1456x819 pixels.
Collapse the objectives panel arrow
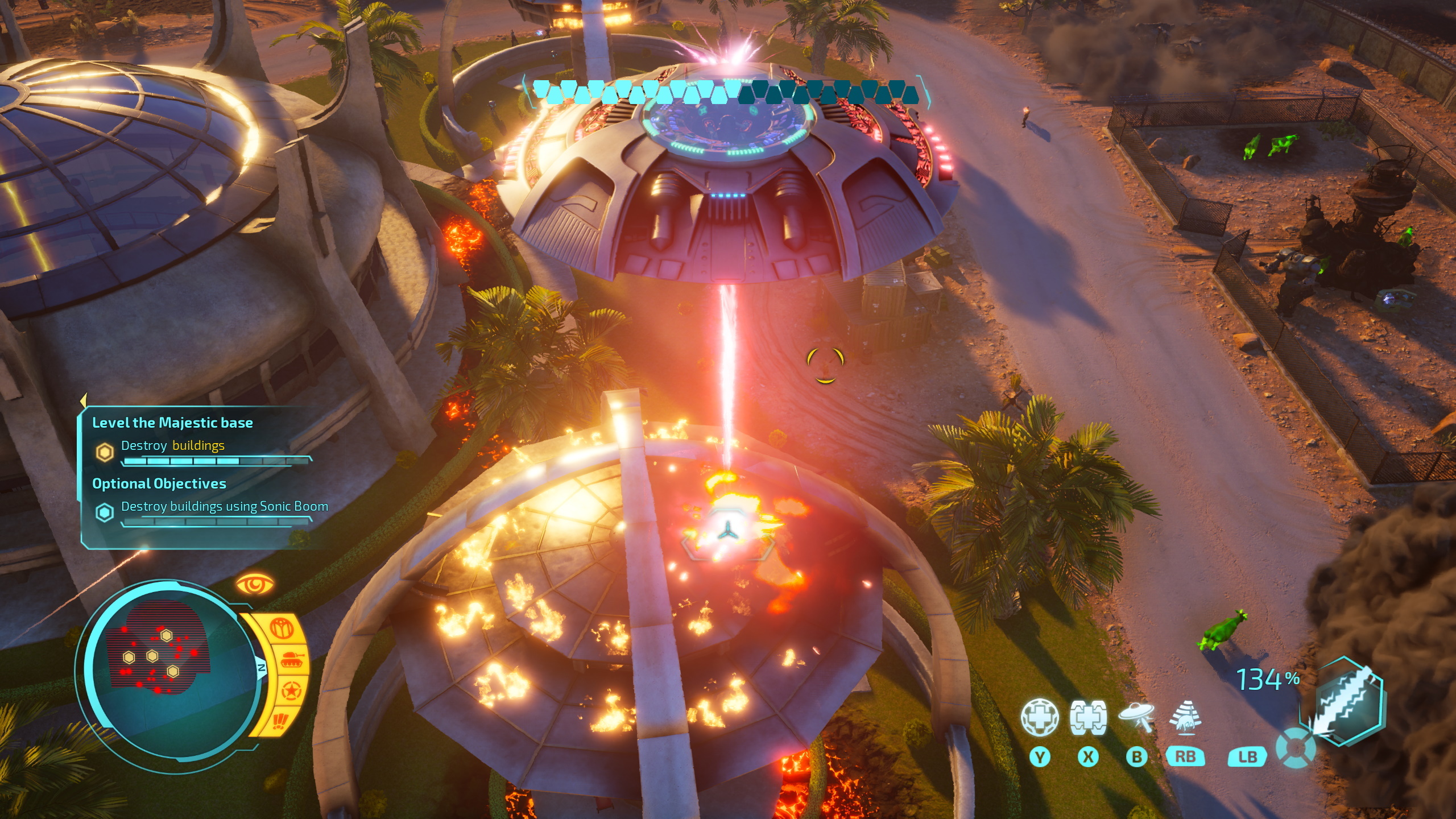(x=83, y=399)
